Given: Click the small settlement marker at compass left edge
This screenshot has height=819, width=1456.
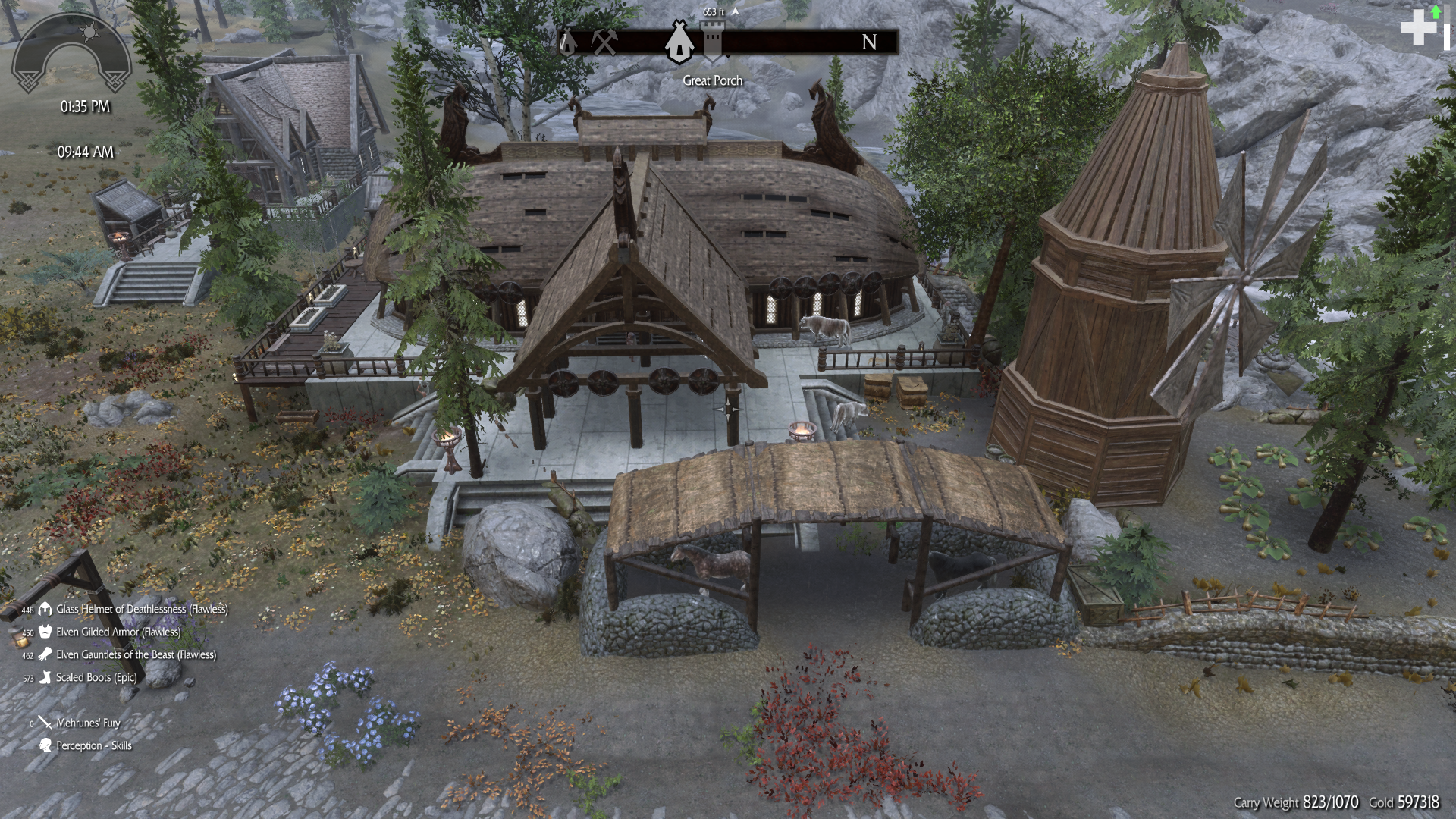Looking at the screenshot, I should (566, 42).
